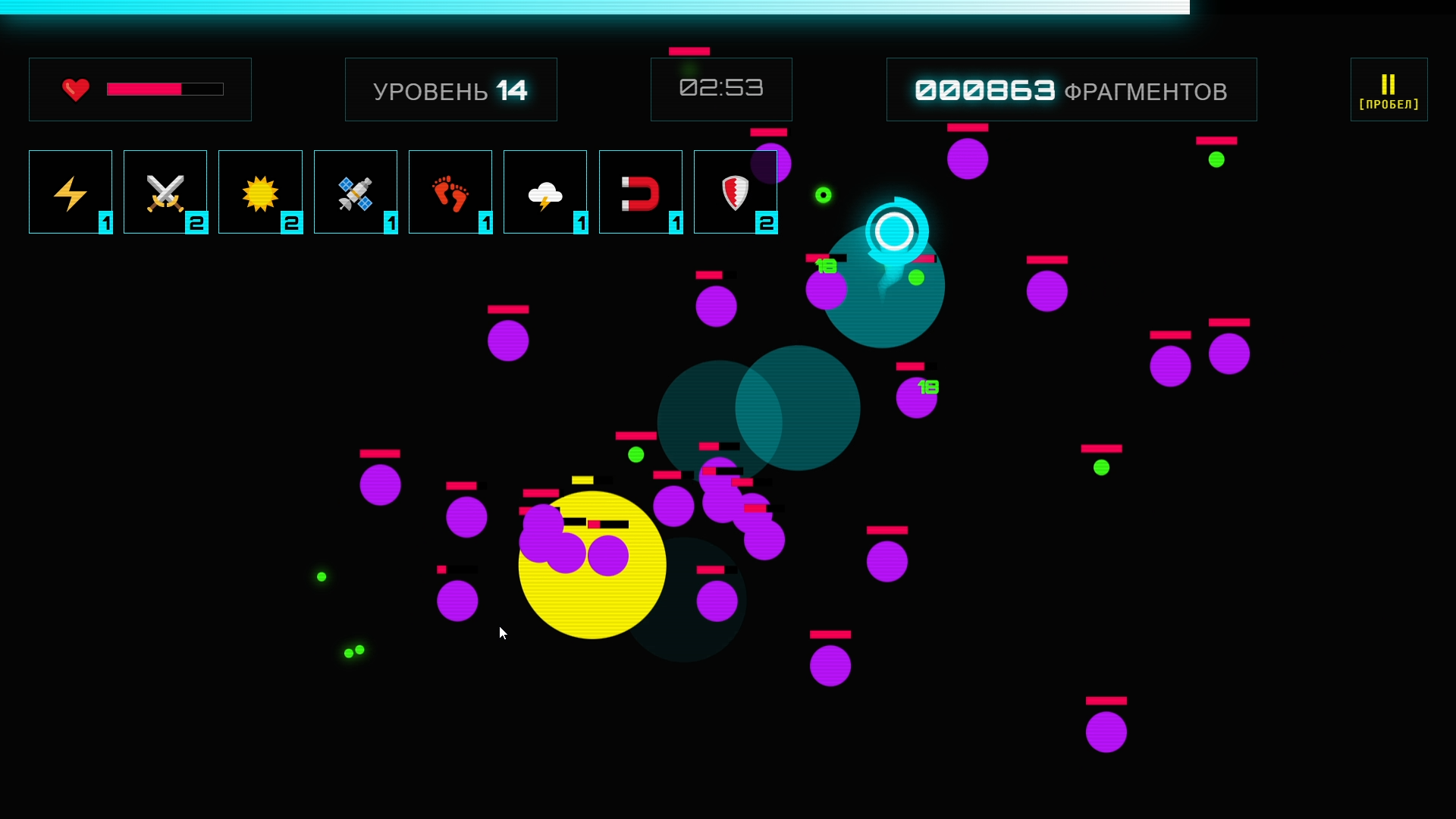Use the explosion burst ability
Image resolution: width=1456 pixels, height=819 pixels.
click(260, 191)
